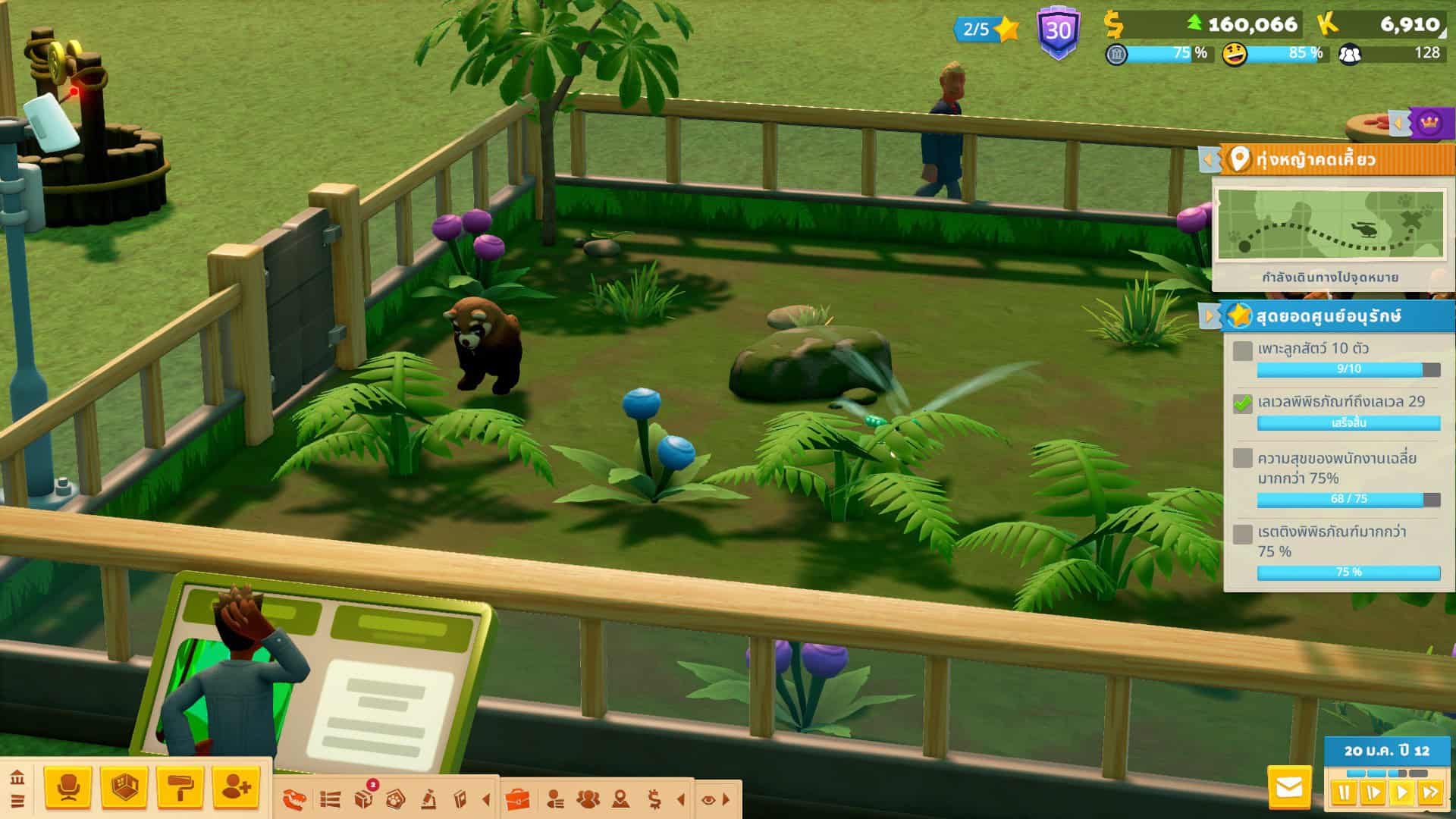Open the museum building menu icon

(x=17, y=778)
